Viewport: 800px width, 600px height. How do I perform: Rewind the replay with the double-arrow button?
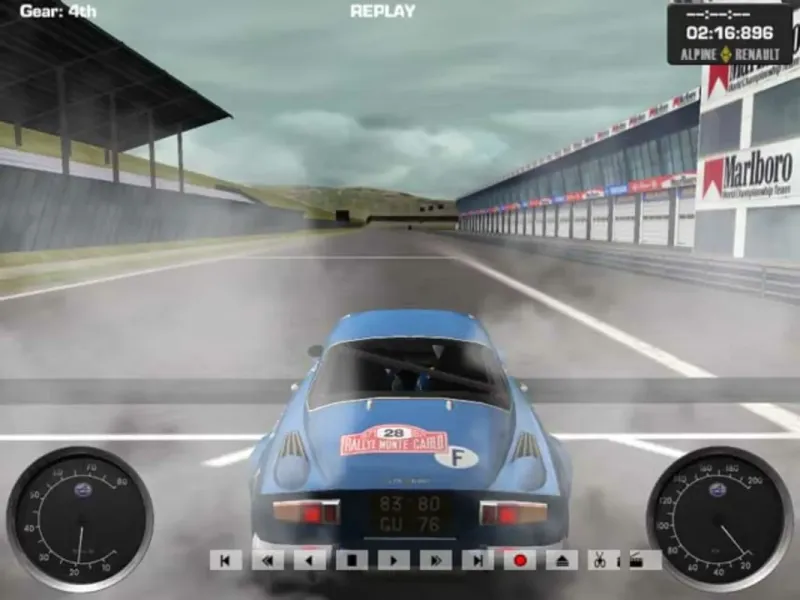pyautogui.click(x=268, y=560)
